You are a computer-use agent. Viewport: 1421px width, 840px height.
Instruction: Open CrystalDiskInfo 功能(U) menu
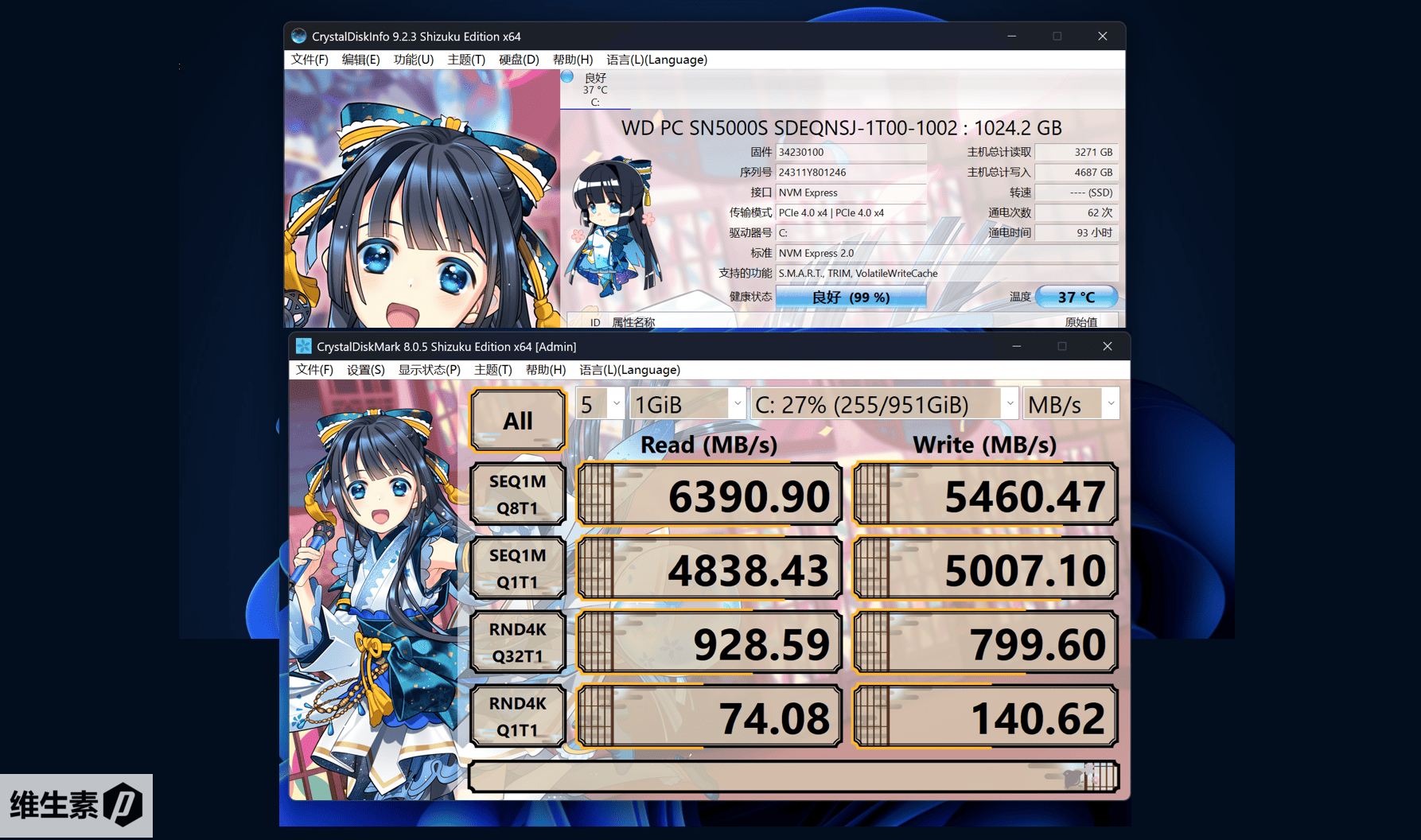click(x=413, y=60)
